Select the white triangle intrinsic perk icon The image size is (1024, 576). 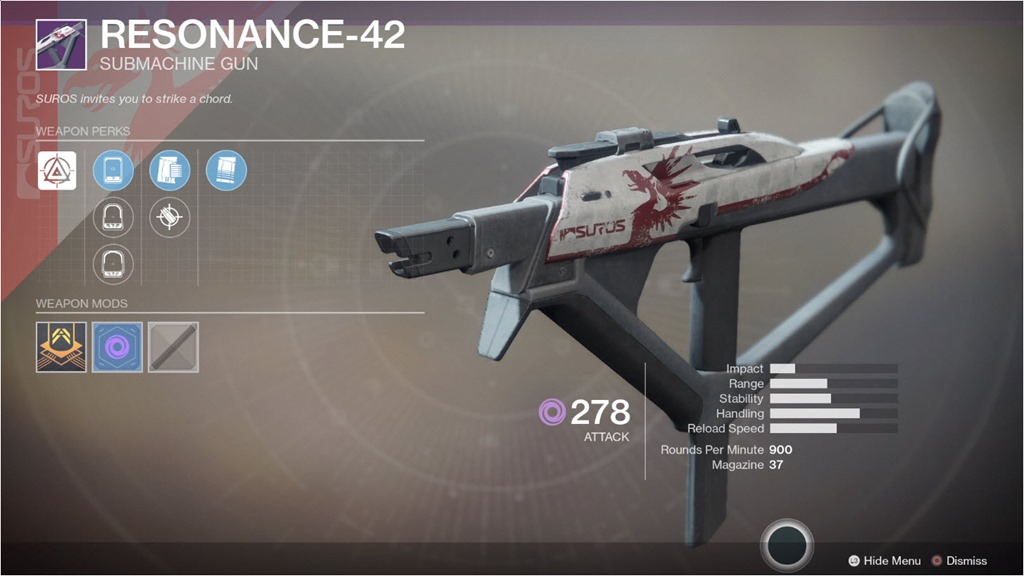[56, 171]
